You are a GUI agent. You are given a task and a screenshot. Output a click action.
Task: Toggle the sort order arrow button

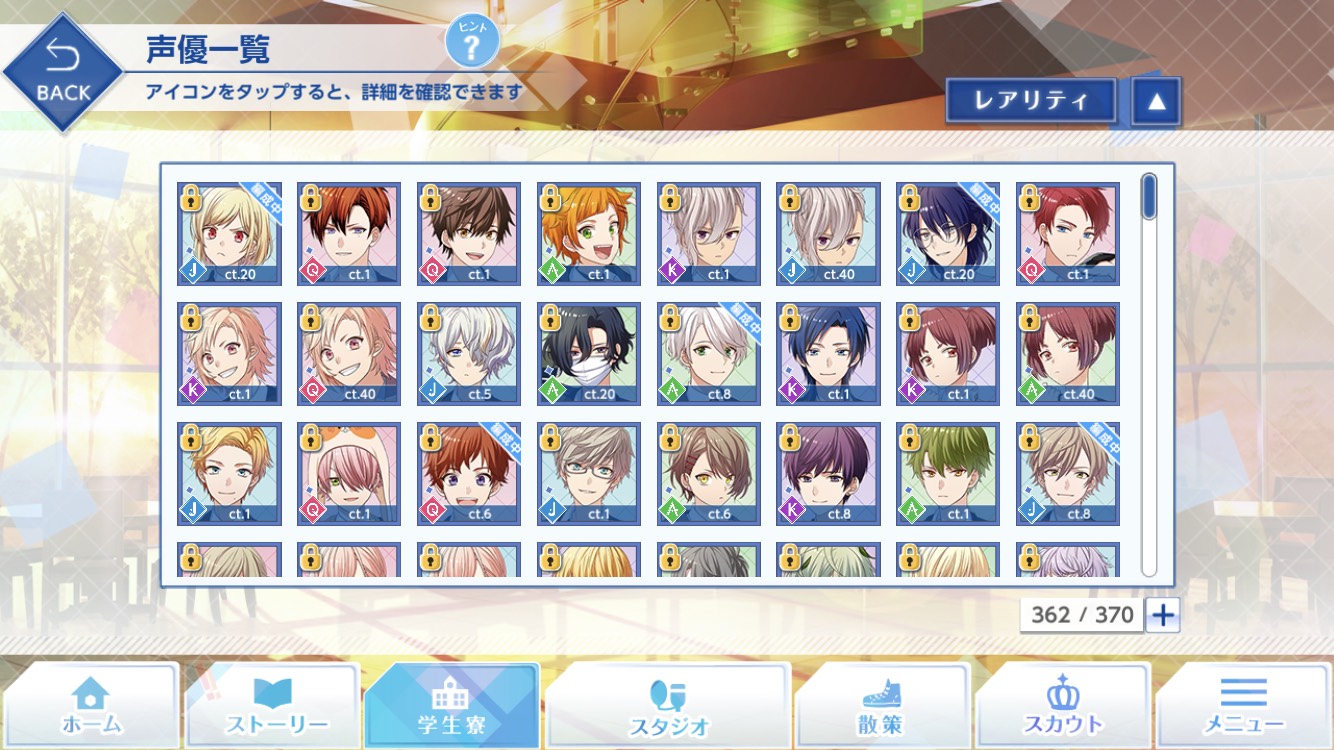1156,101
